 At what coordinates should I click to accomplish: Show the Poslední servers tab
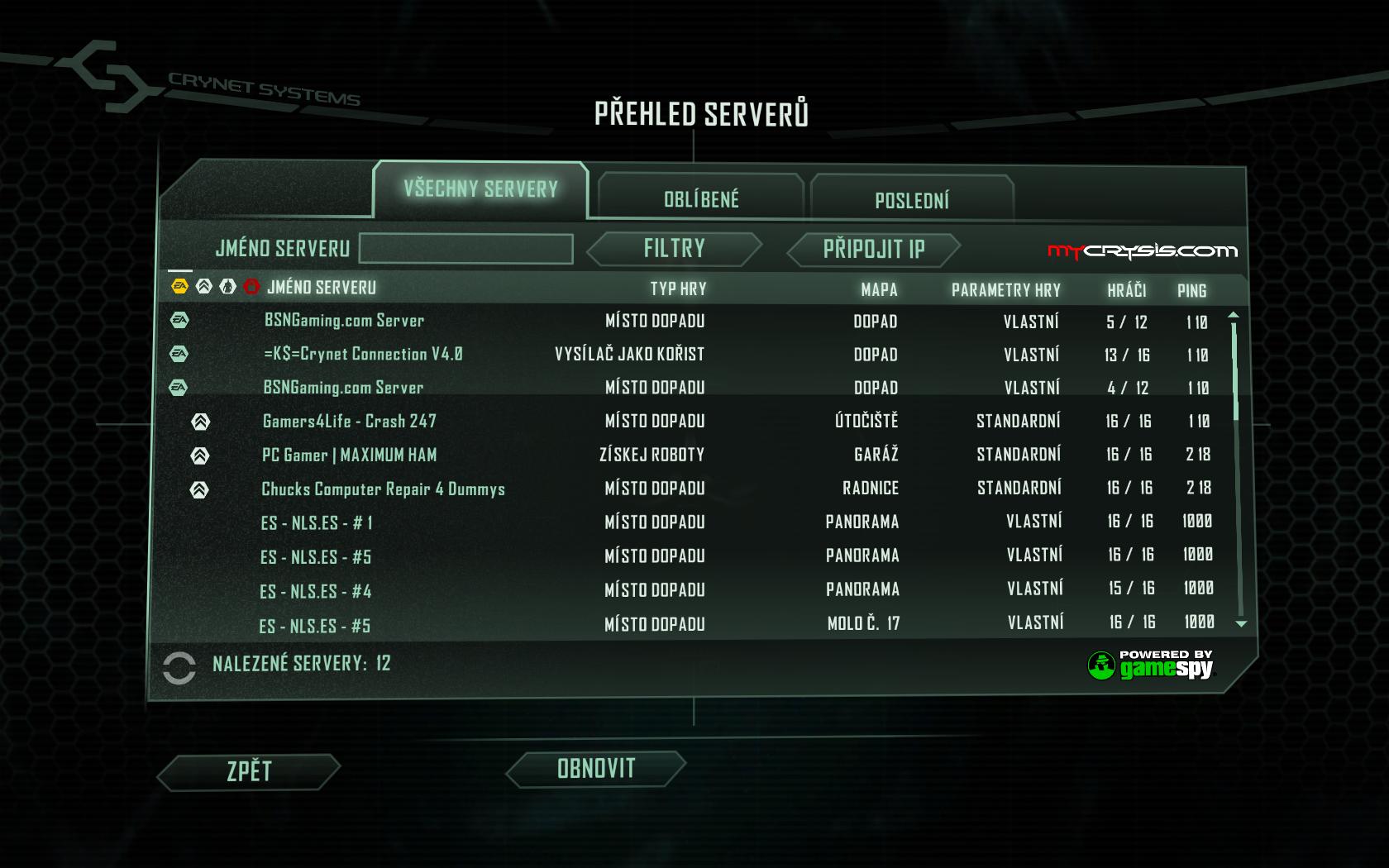(912, 200)
